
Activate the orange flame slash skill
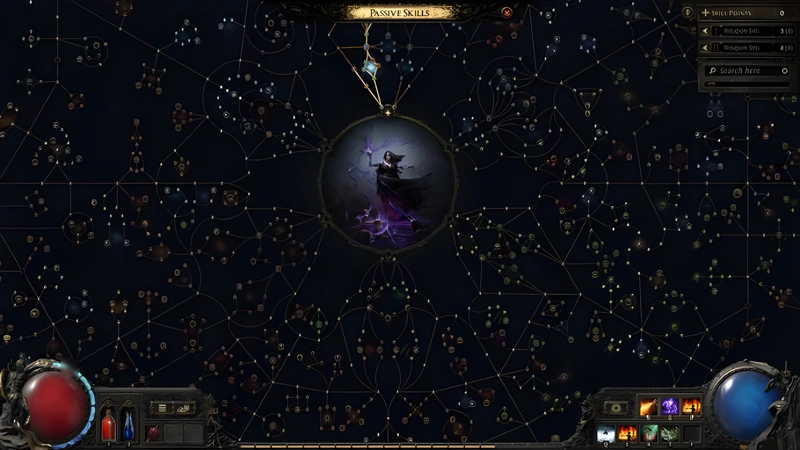(x=647, y=407)
